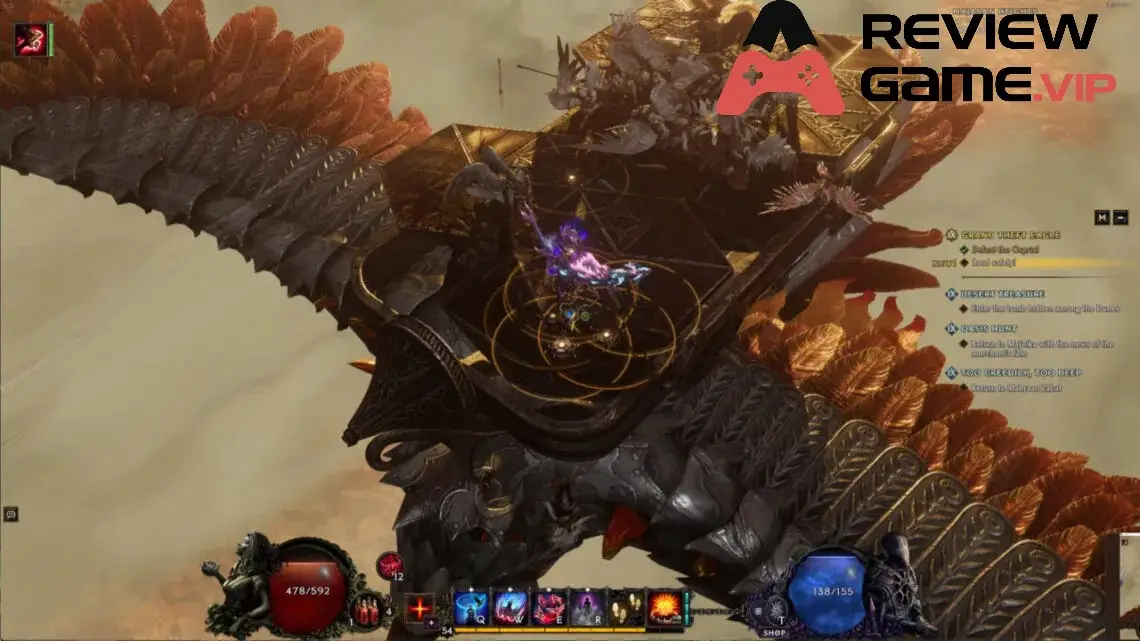
Task: Use the W skill on the hotbar
Action: tap(509, 606)
